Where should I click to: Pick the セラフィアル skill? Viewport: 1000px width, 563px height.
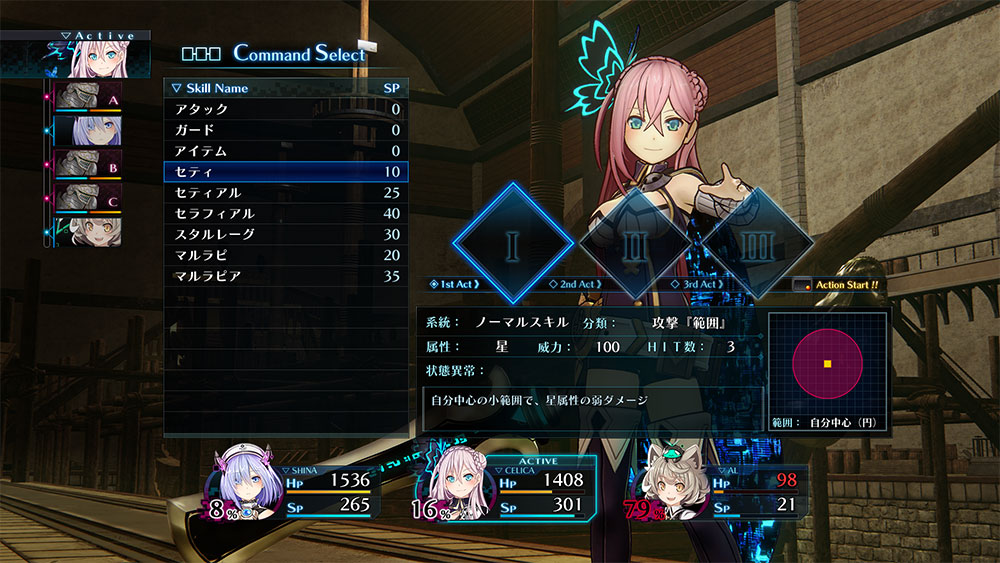(284, 213)
